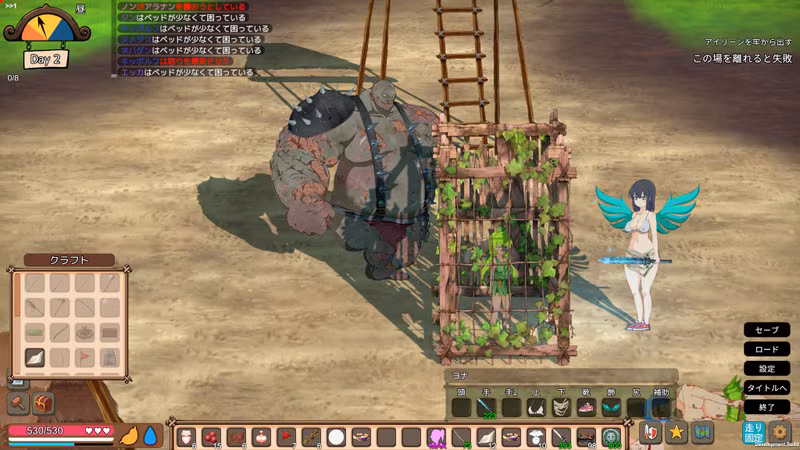
Task: Click the yellow star icon
Action: [x=677, y=433]
